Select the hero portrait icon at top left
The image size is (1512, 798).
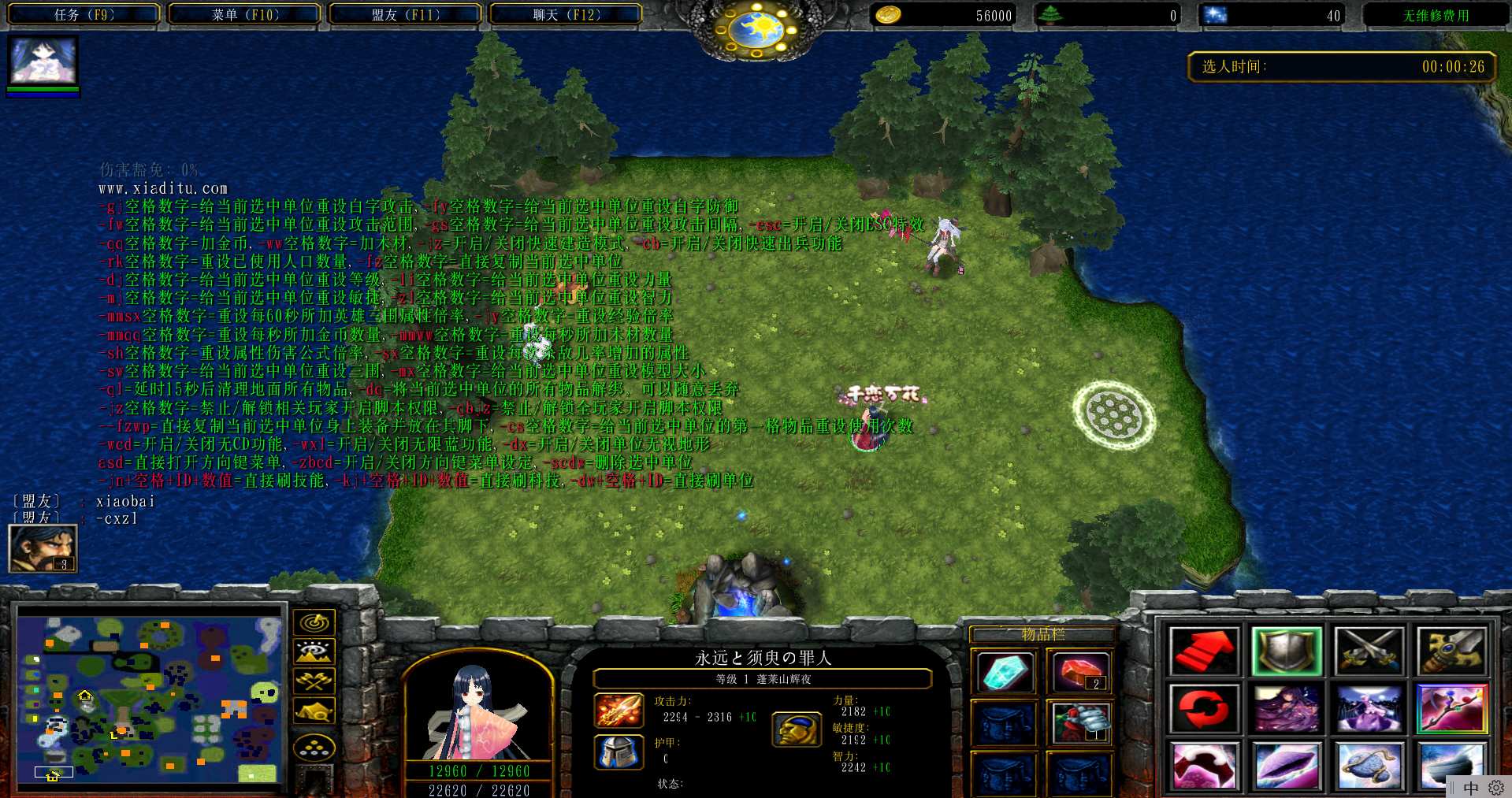[x=43, y=61]
